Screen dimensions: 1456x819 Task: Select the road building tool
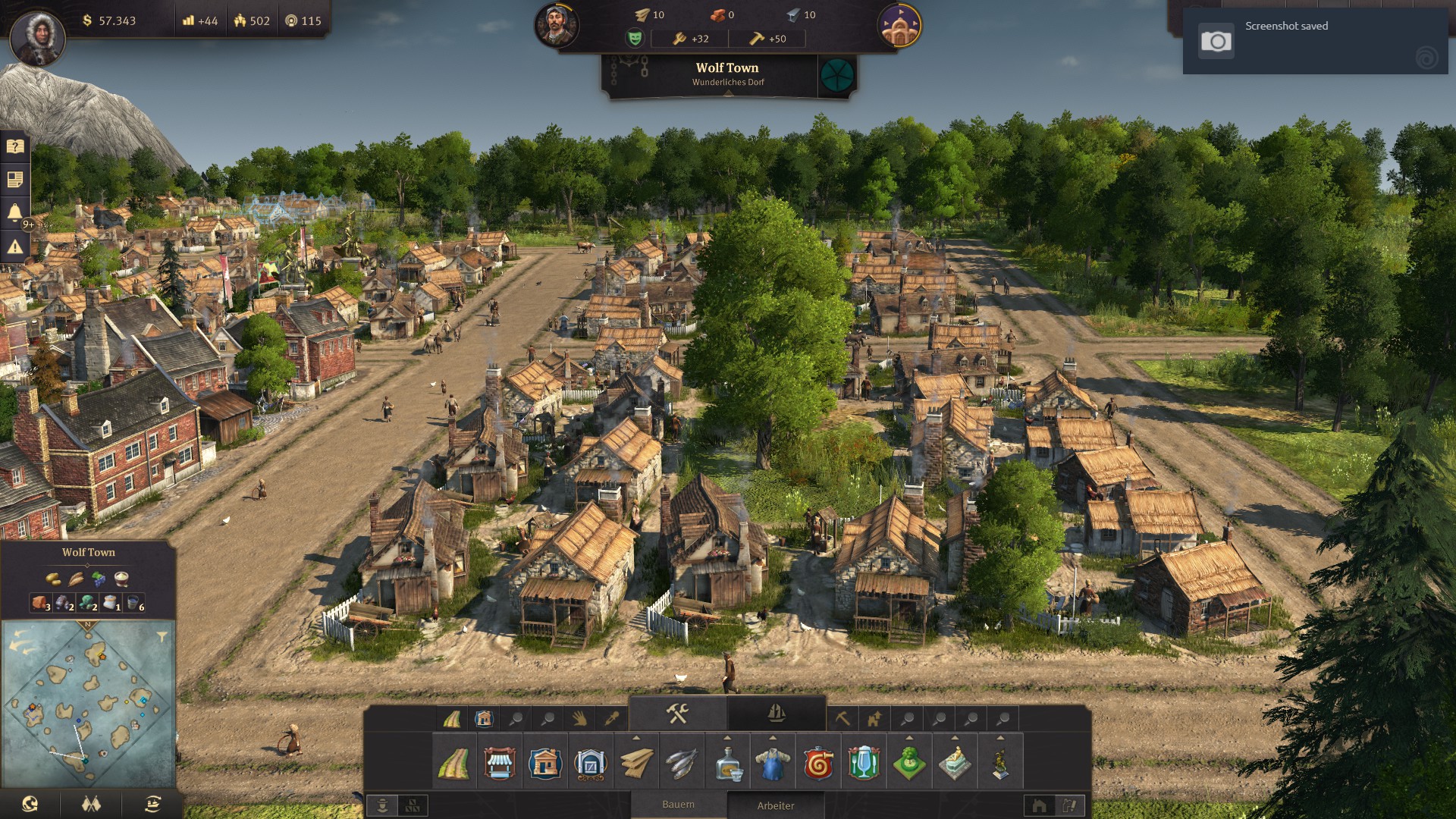click(x=453, y=763)
